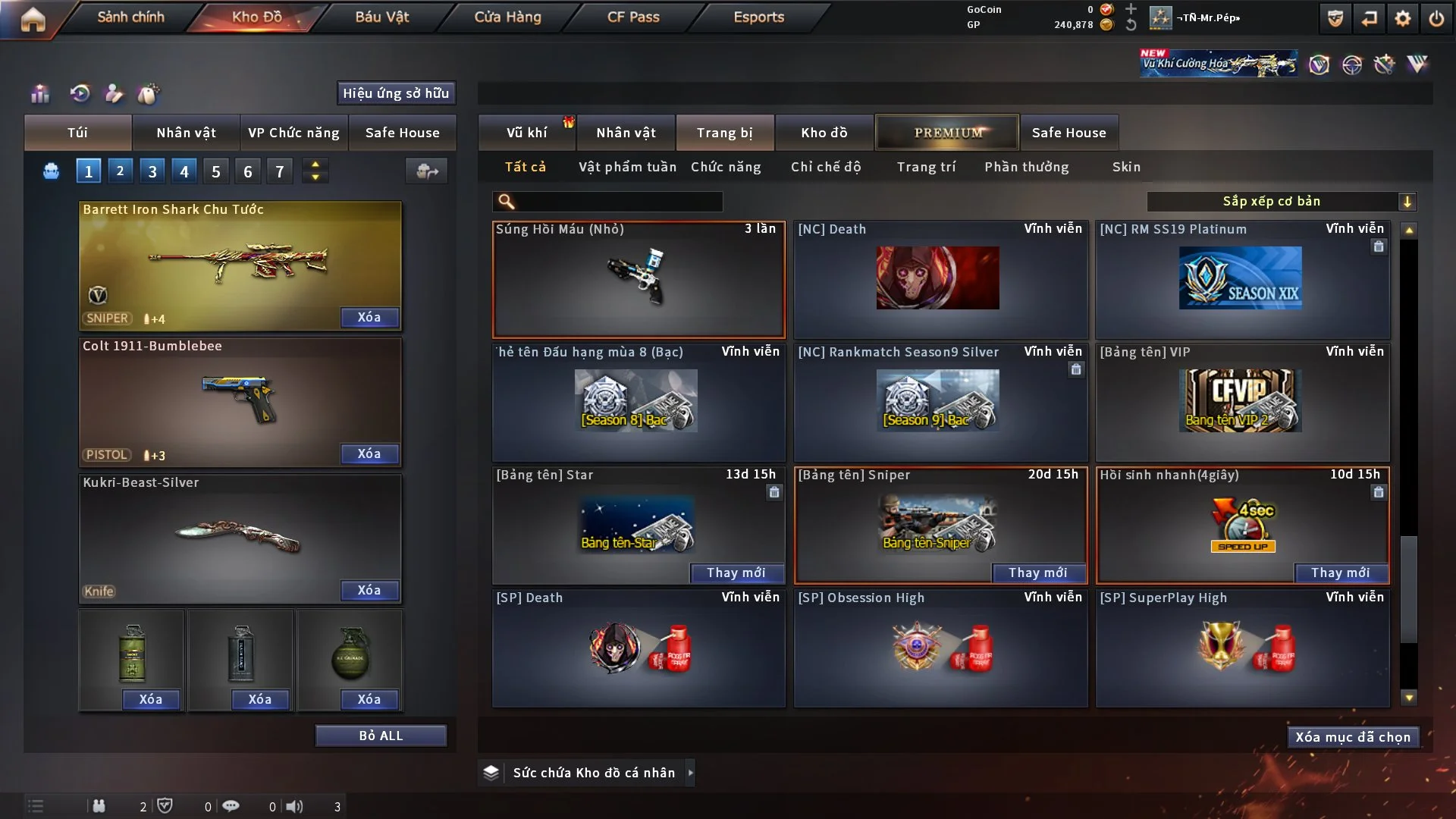Open Hiệu ứng sở hữu button
Screen dimensions: 1456x819
396,93
